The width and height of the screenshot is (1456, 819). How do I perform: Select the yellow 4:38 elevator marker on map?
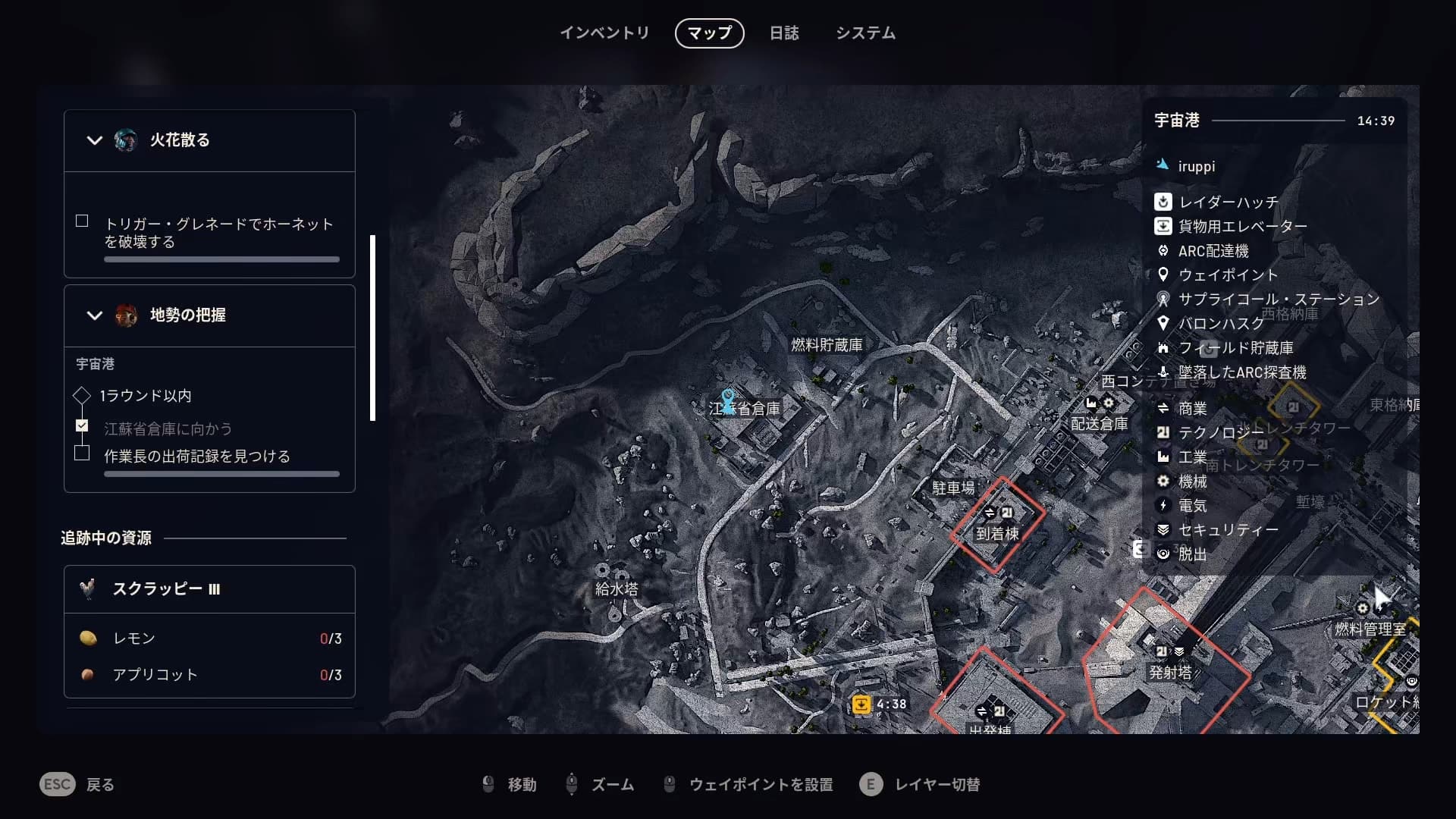click(x=861, y=704)
